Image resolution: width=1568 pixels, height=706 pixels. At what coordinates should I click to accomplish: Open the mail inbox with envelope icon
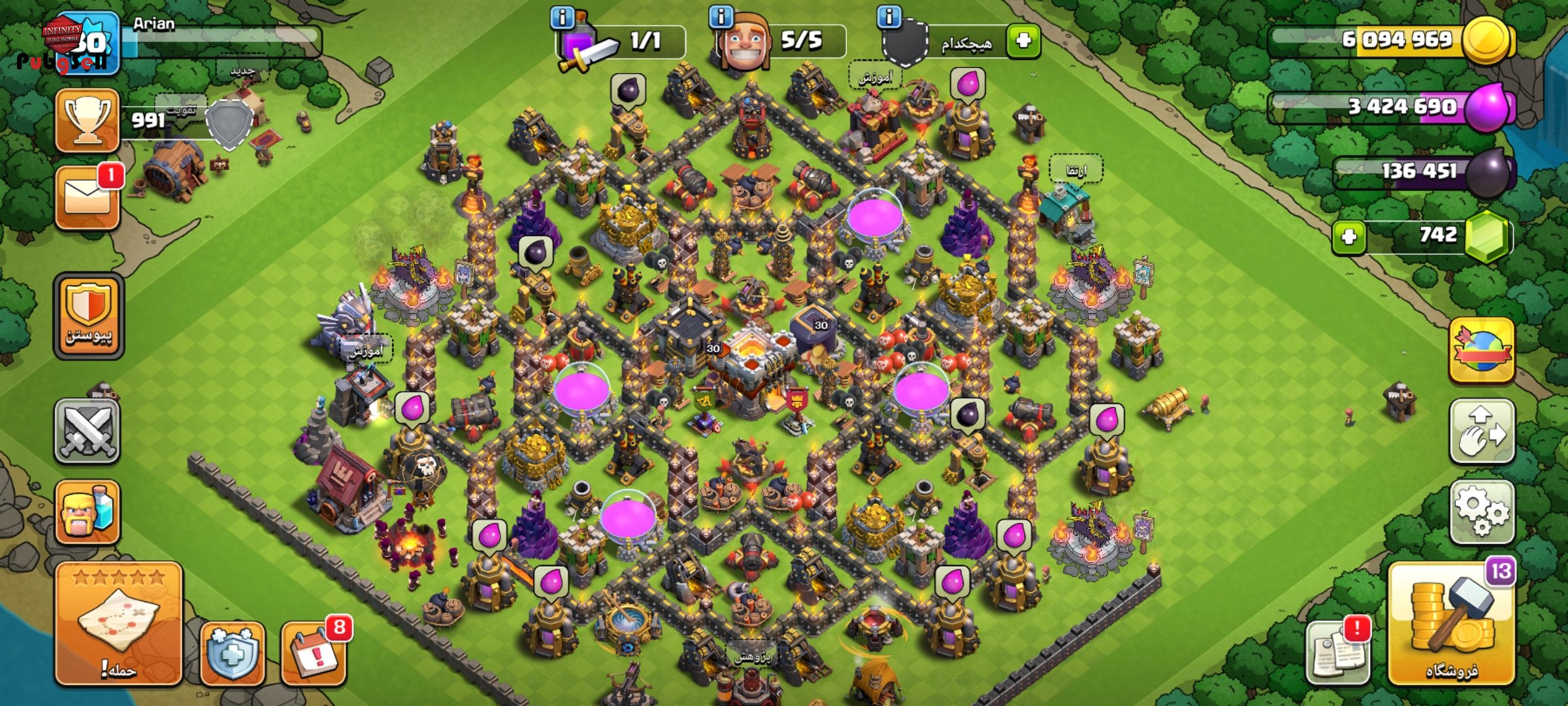pyautogui.click(x=87, y=197)
